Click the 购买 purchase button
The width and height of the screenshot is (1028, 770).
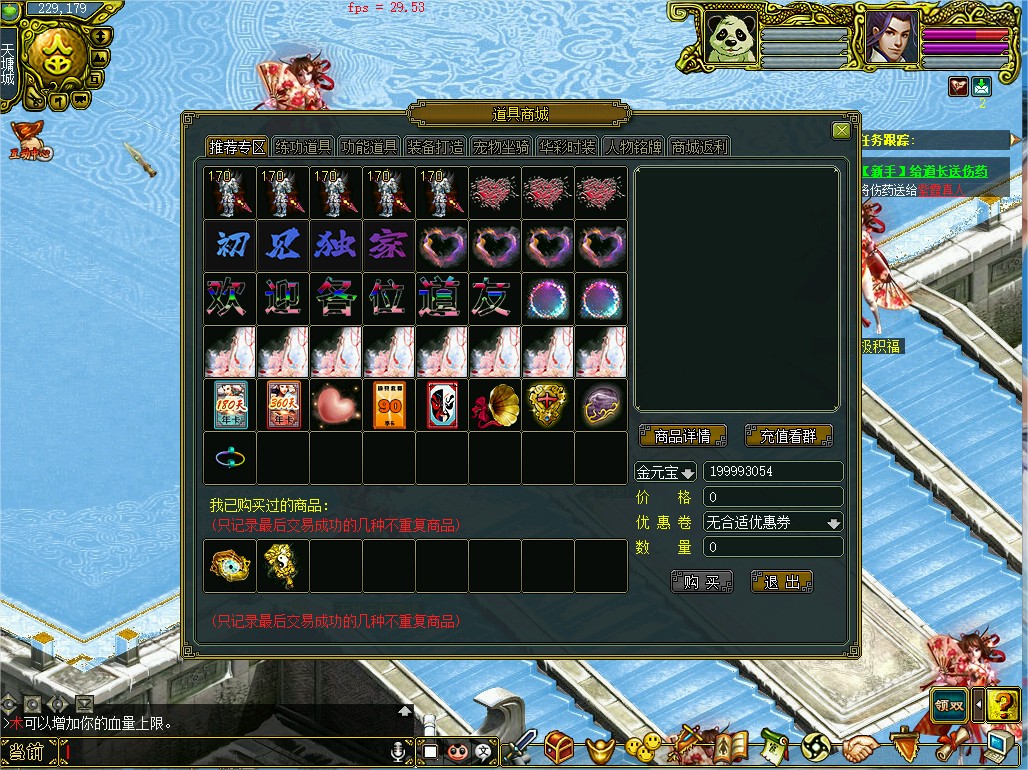(702, 582)
